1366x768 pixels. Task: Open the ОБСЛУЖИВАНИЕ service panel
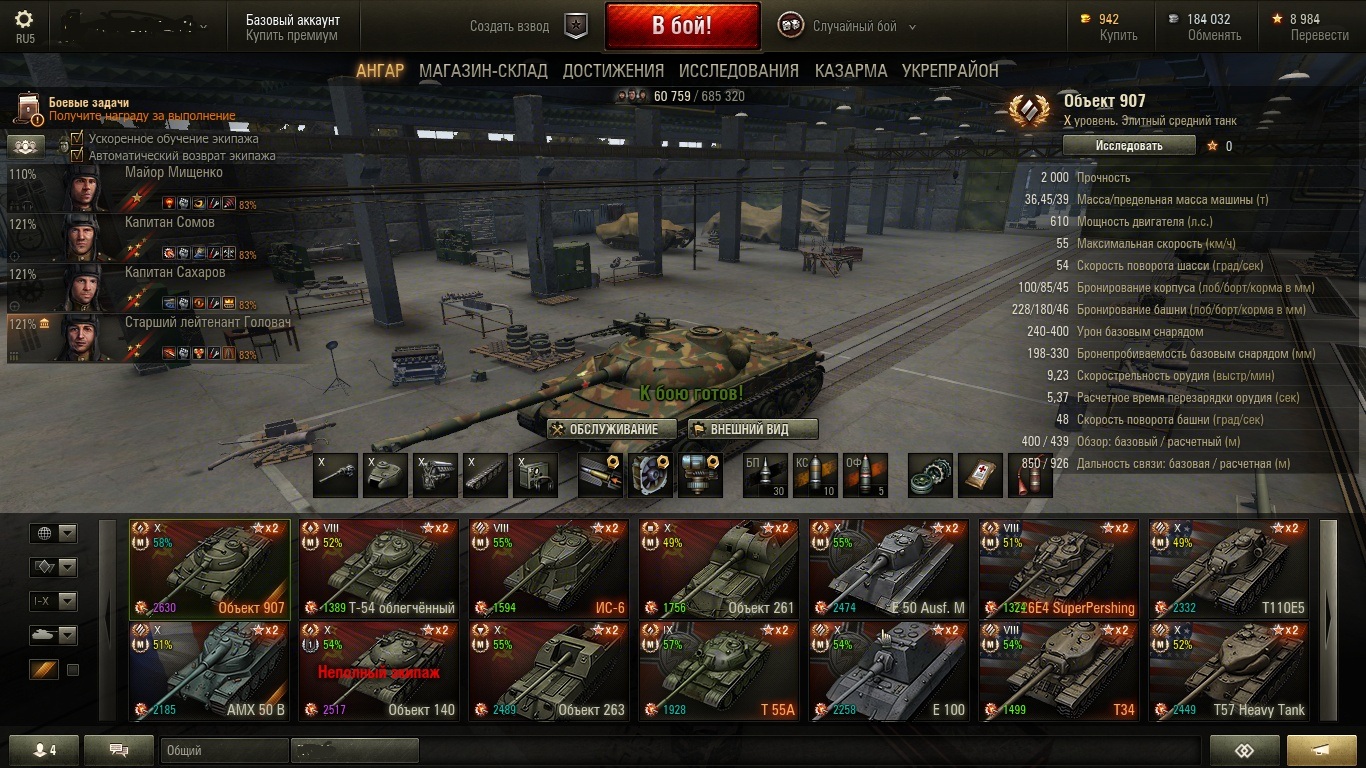pyautogui.click(x=612, y=429)
